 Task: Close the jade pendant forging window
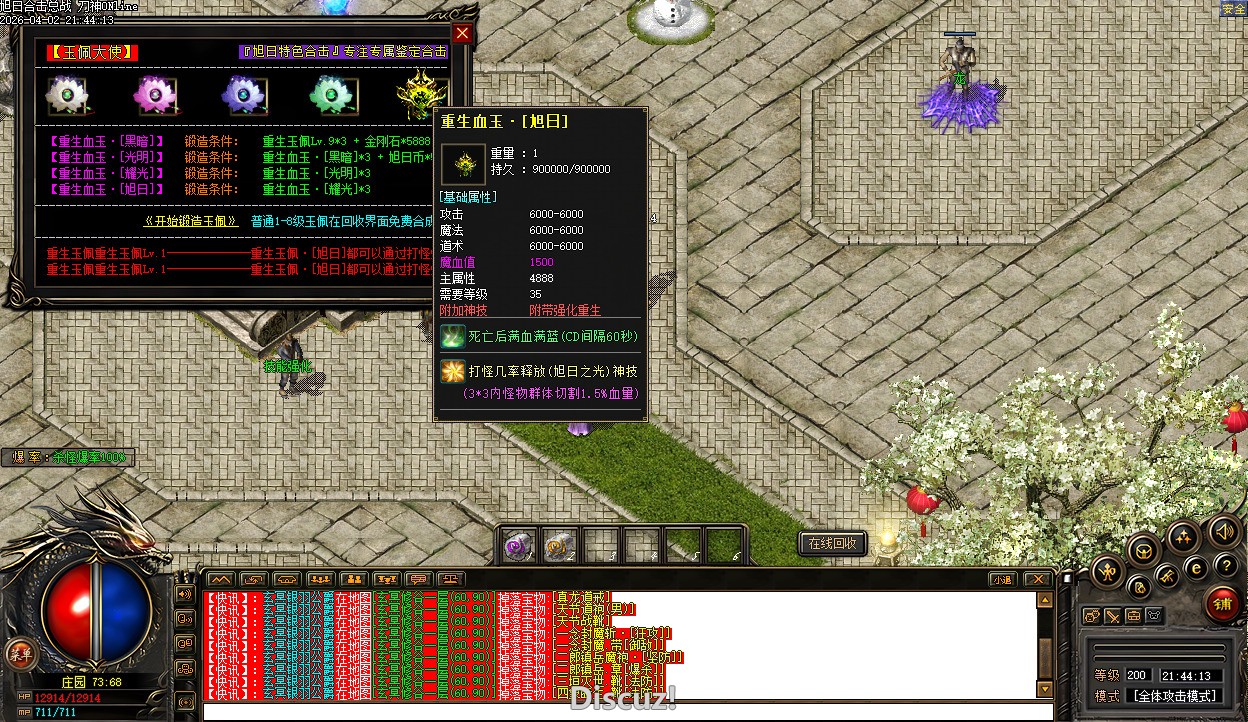point(462,33)
